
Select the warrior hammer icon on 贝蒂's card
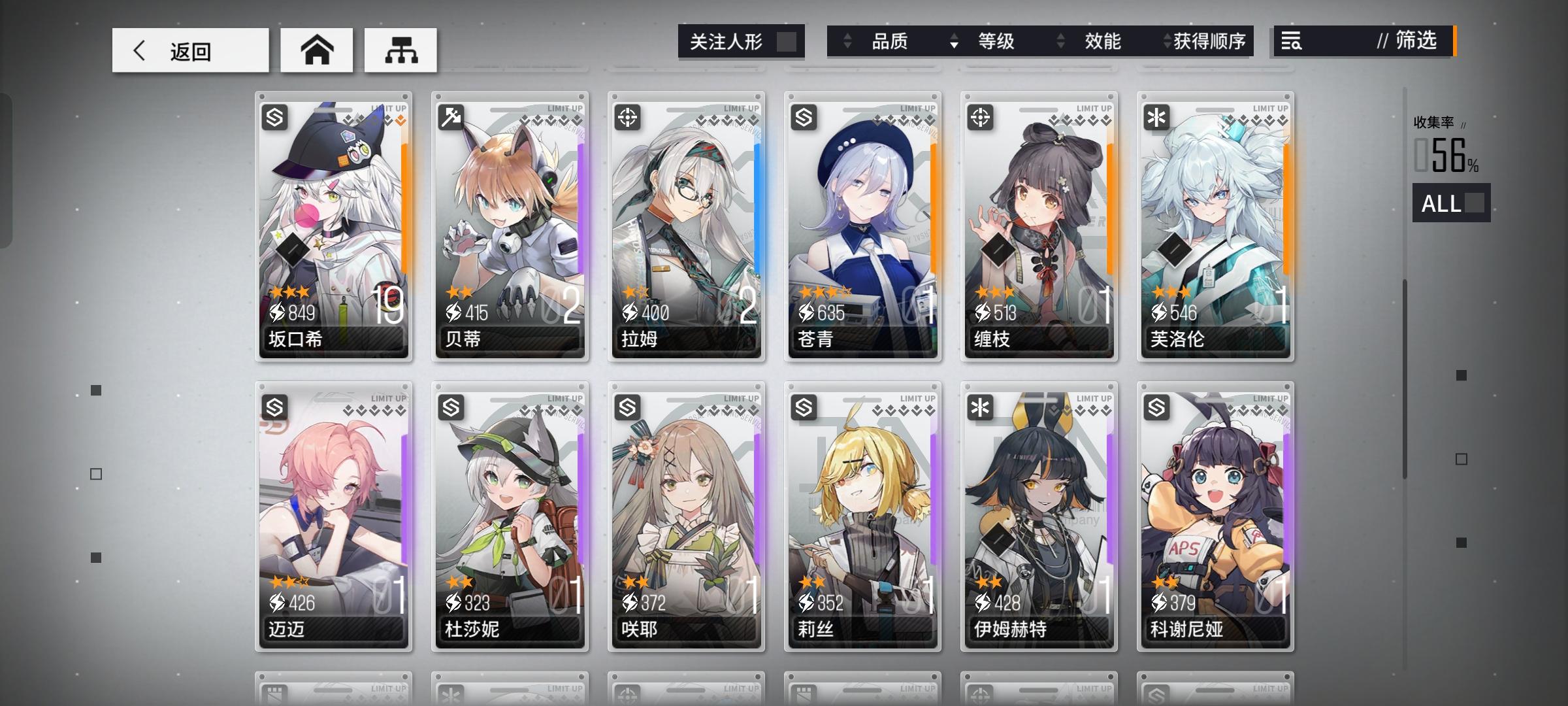coord(449,118)
